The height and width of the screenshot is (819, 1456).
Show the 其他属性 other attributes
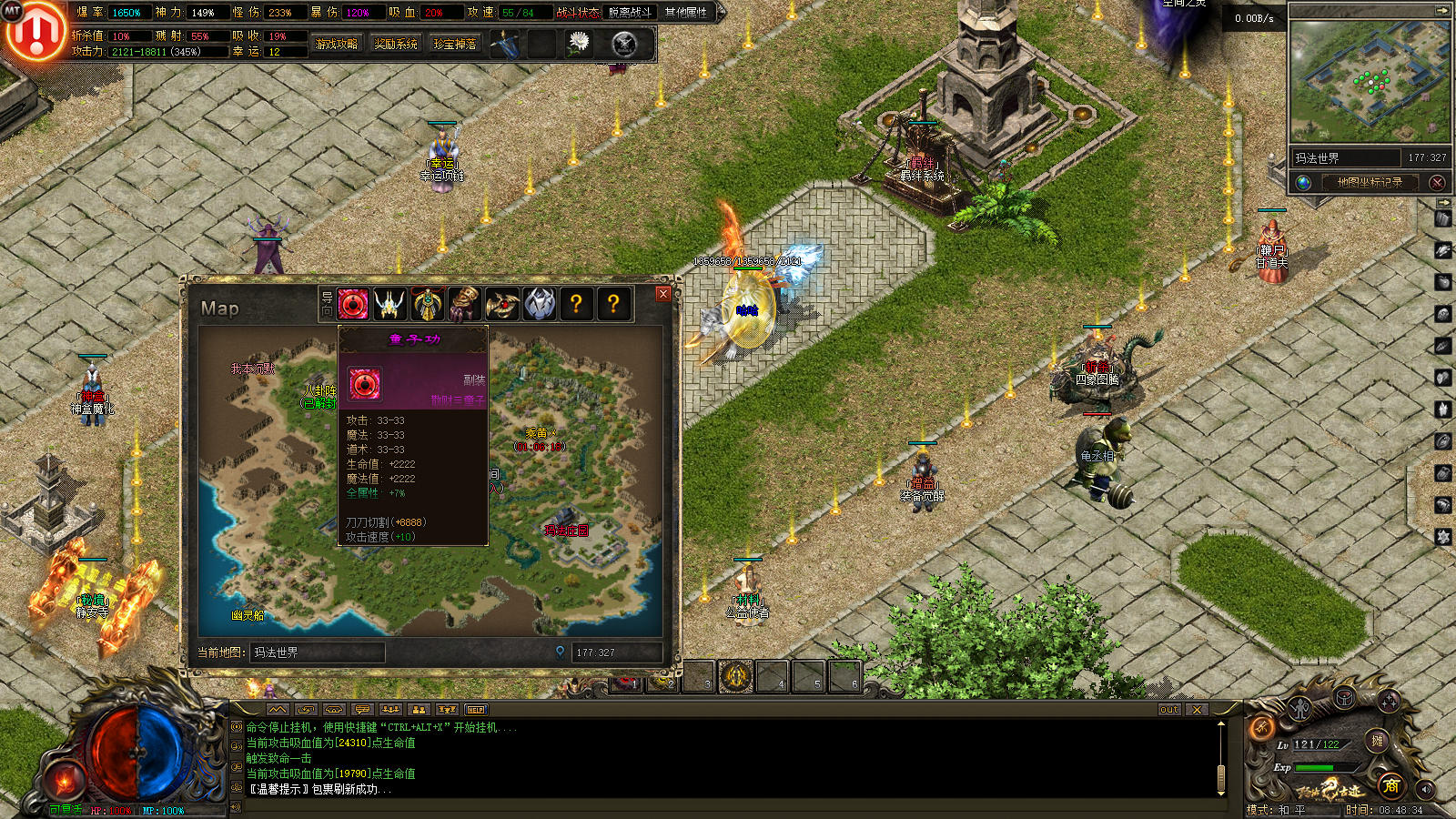coord(685,13)
